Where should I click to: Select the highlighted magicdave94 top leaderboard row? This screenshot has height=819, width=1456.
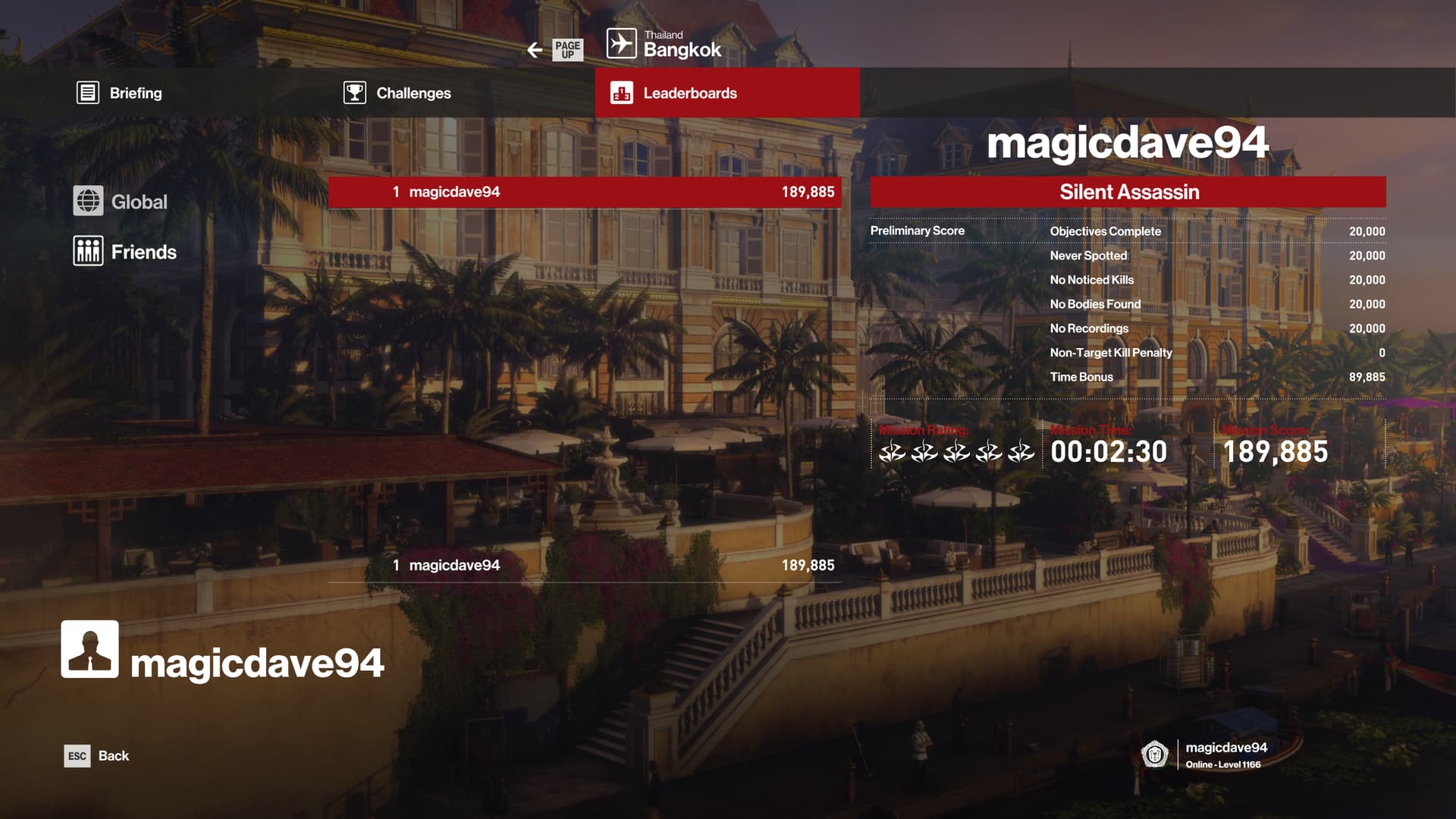click(584, 192)
